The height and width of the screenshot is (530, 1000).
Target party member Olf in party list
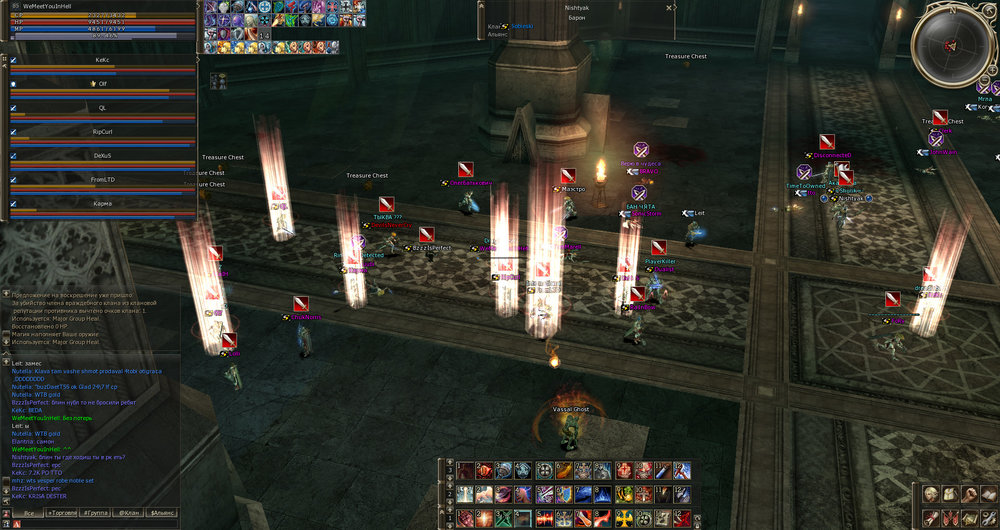[x=102, y=84]
